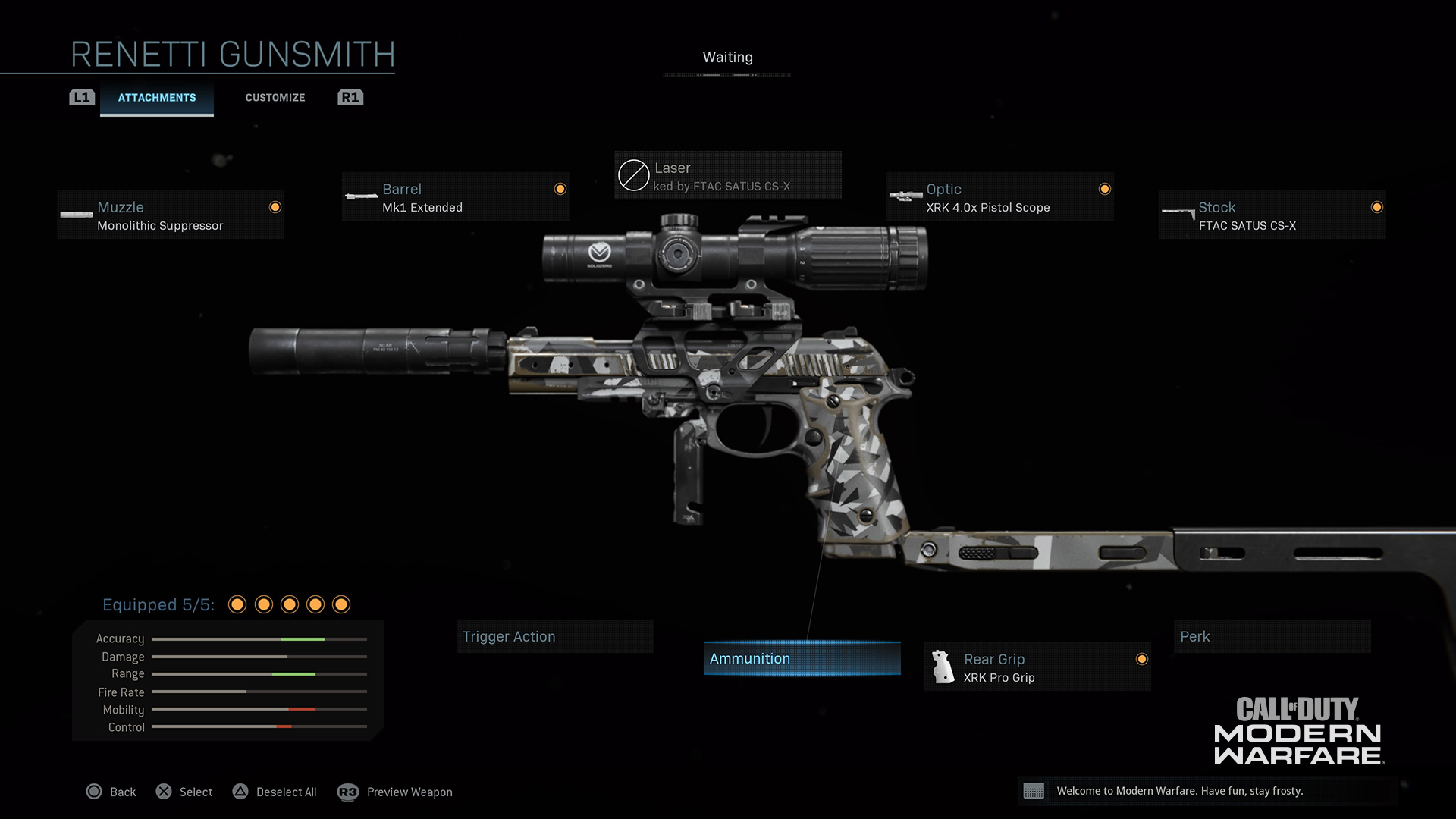
Task: Select the Rear Grip XRK Pro Grip slot
Action: pyautogui.click(x=1037, y=667)
